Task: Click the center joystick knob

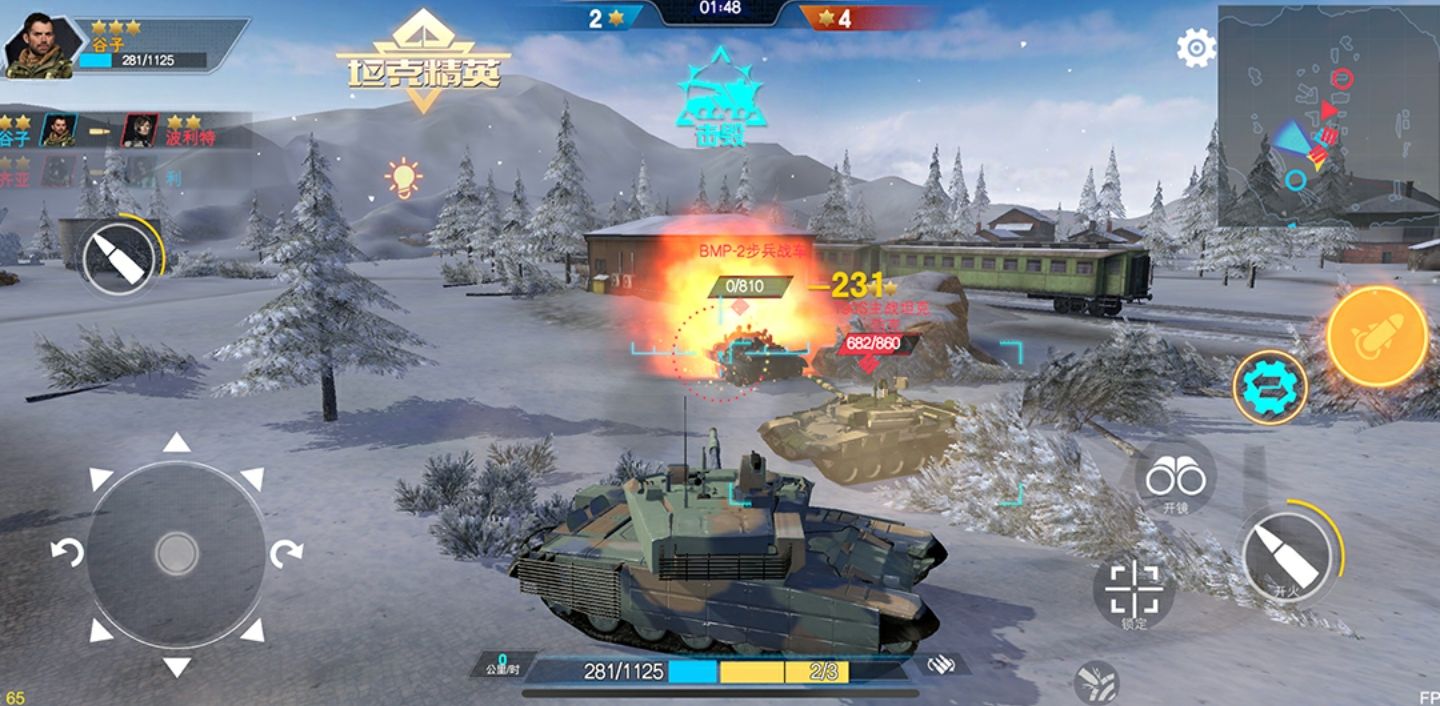Action: (x=177, y=554)
